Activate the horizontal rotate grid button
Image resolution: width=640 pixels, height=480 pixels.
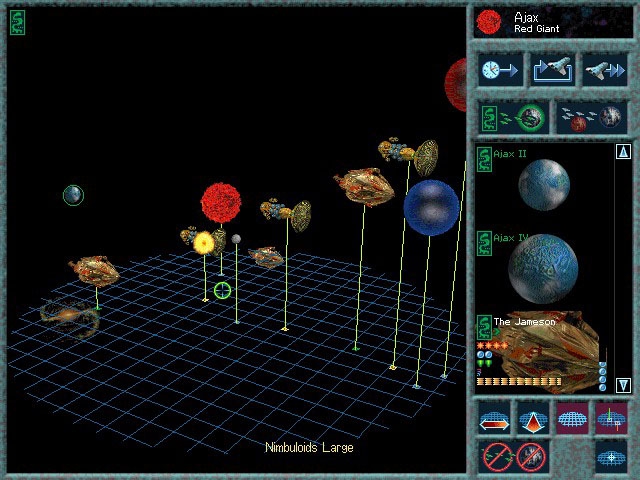point(495,418)
